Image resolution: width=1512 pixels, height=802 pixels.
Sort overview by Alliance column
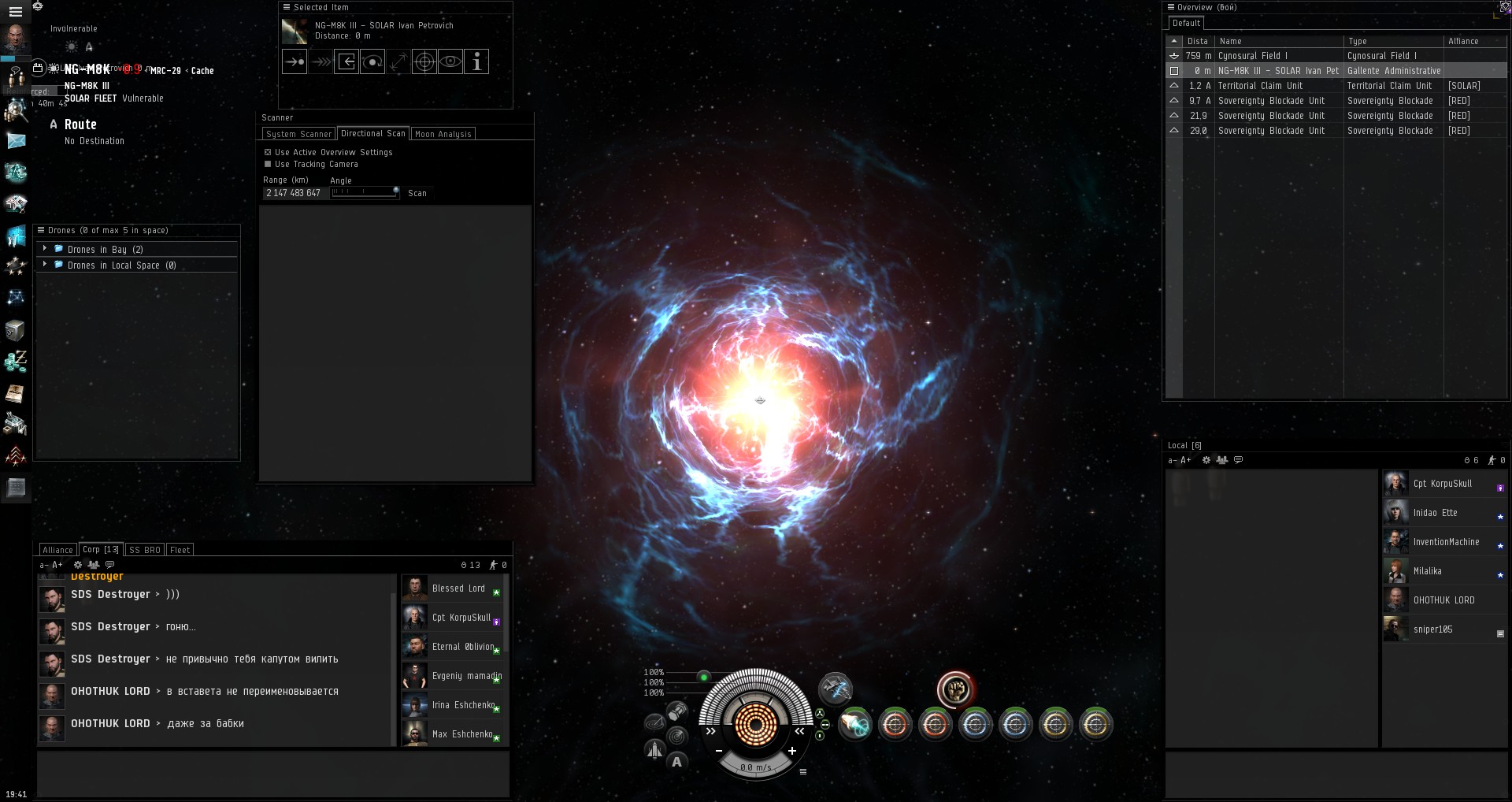(1463, 41)
